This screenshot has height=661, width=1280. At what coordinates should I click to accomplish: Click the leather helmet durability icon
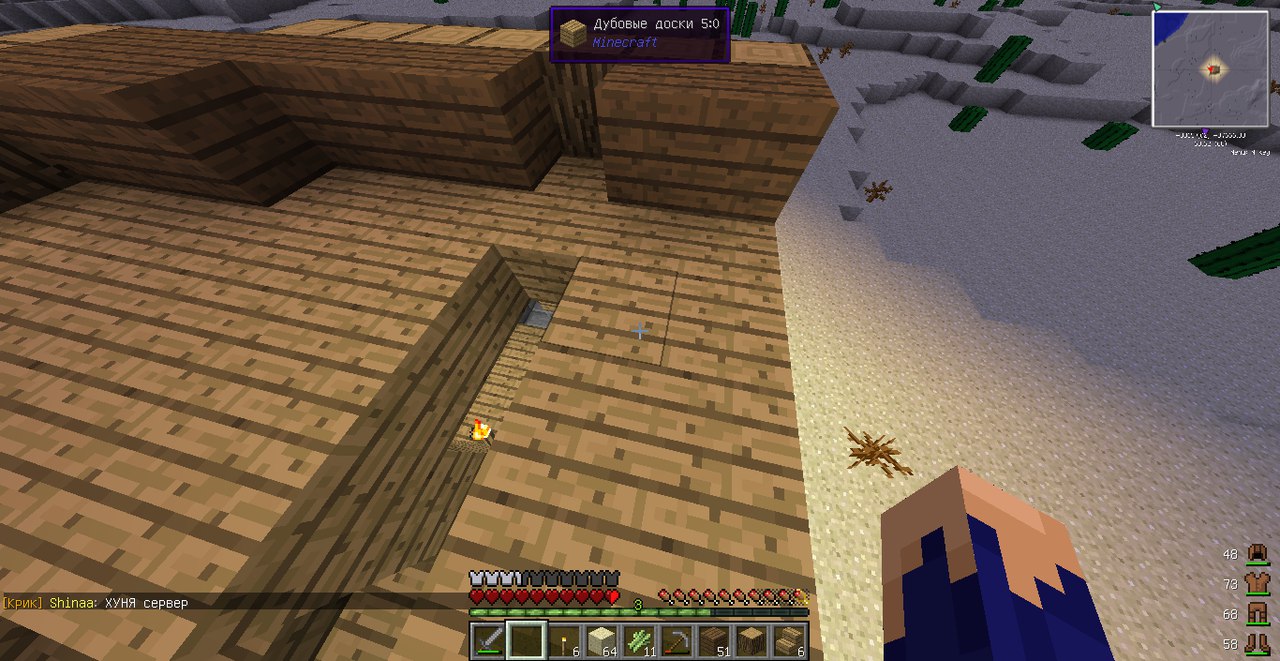pos(1257,554)
